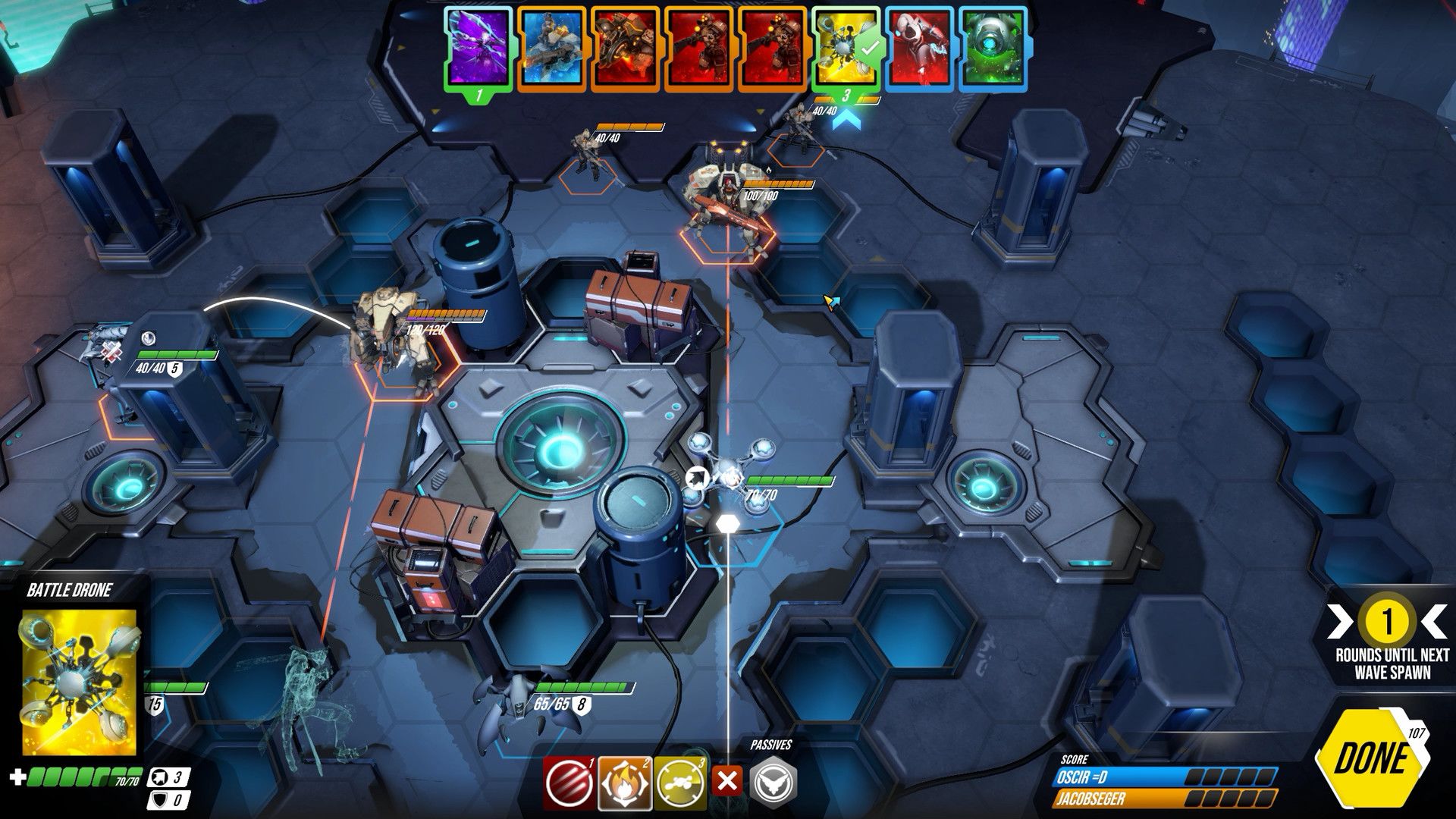Viewport: 1456px width, 819px height.
Task: Cancel the action with the red X
Action: tap(726, 782)
